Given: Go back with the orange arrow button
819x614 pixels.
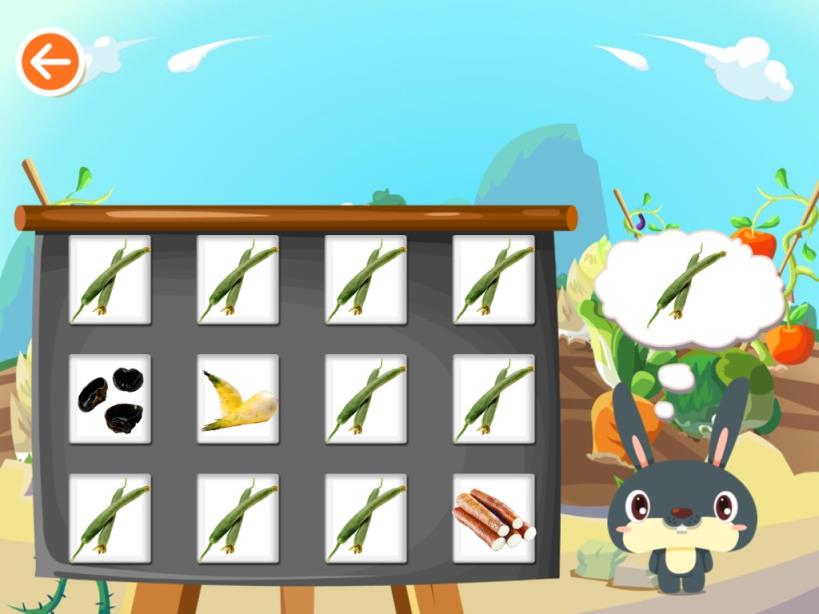Looking at the screenshot, I should [49, 63].
